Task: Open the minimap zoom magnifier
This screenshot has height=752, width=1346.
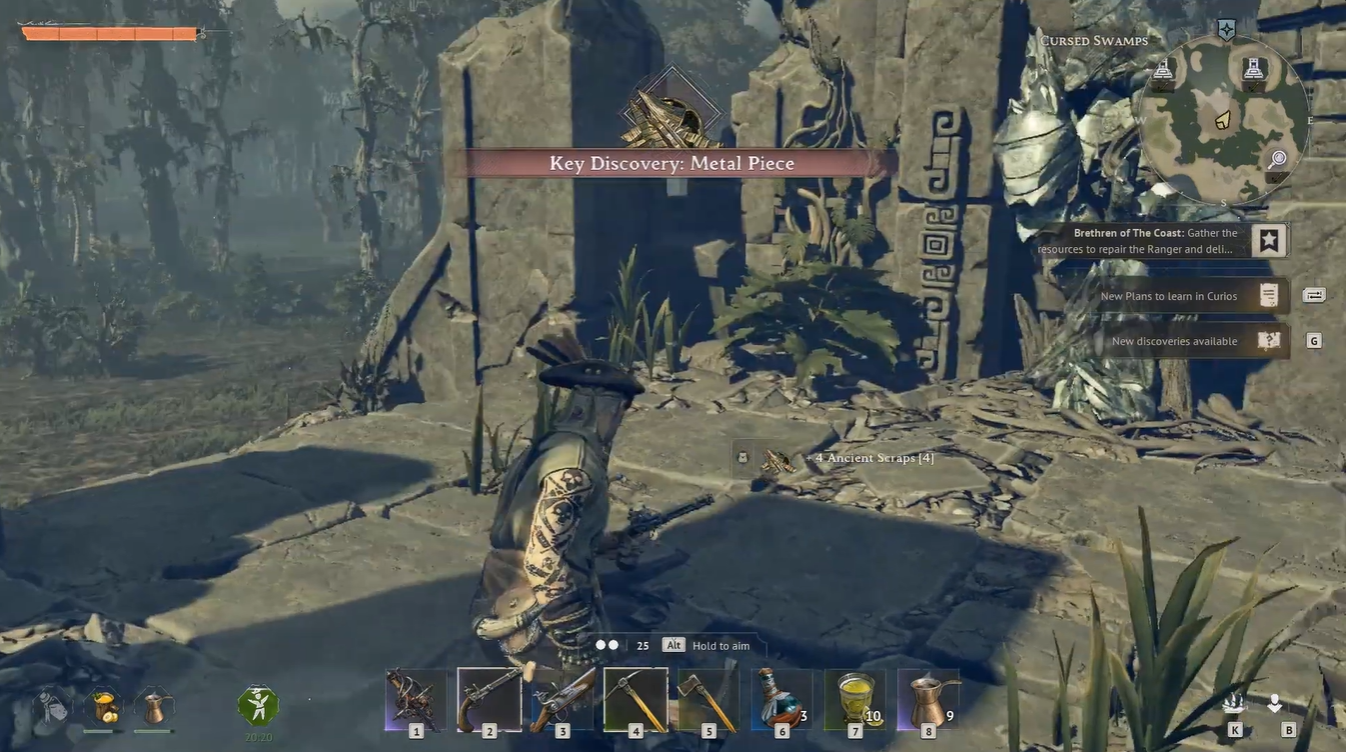Action: 1277,158
